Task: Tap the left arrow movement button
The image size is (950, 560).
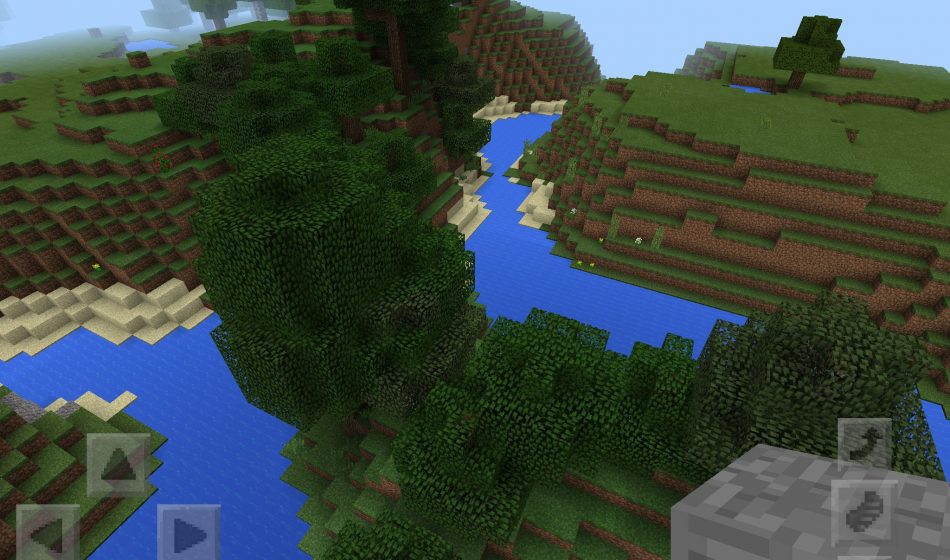Action: pyautogui.click(x=47, y=533)
